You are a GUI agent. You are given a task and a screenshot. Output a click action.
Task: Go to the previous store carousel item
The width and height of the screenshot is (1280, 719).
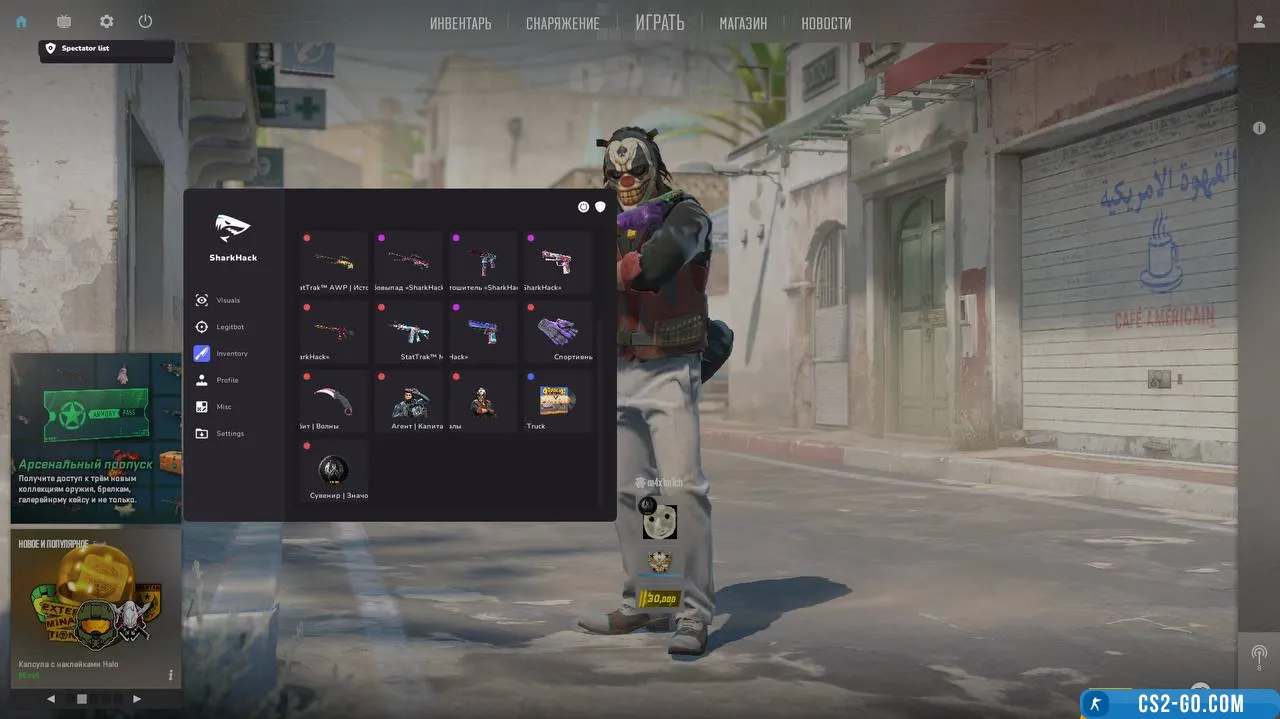[51, 699]
